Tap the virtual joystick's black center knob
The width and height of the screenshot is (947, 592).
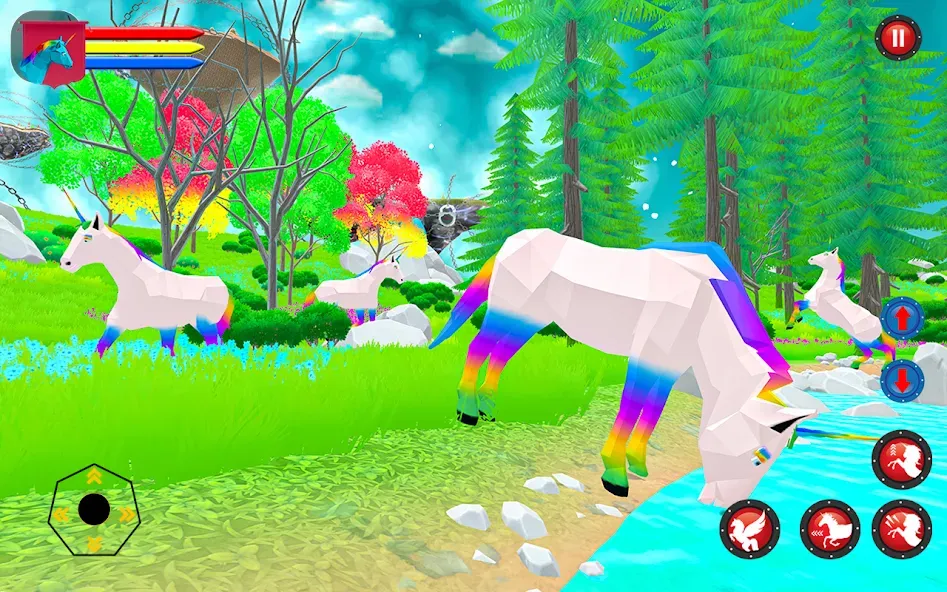coord(94,510)
